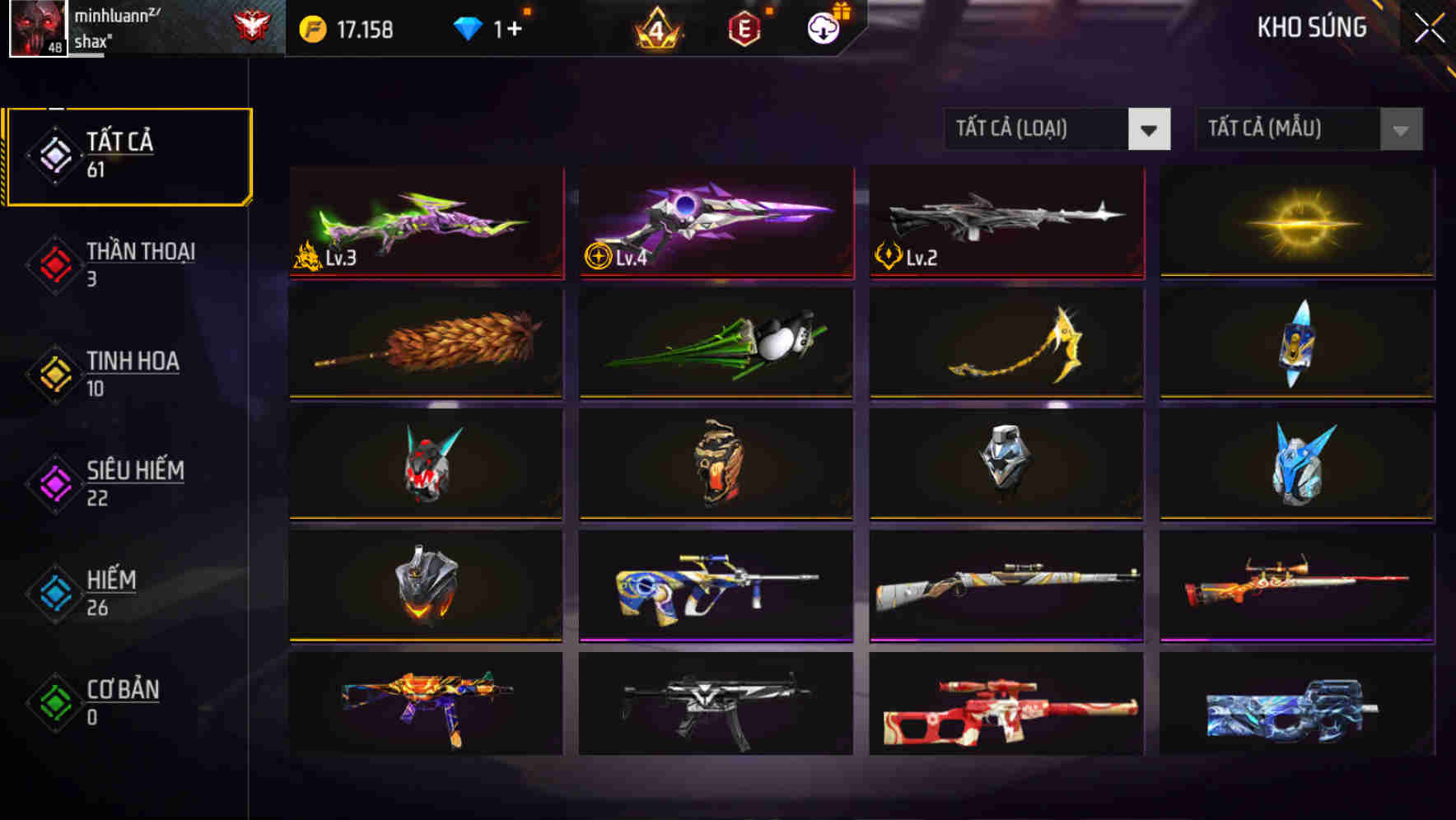Click the blue diamond currency icon

[x=469, y=27]
